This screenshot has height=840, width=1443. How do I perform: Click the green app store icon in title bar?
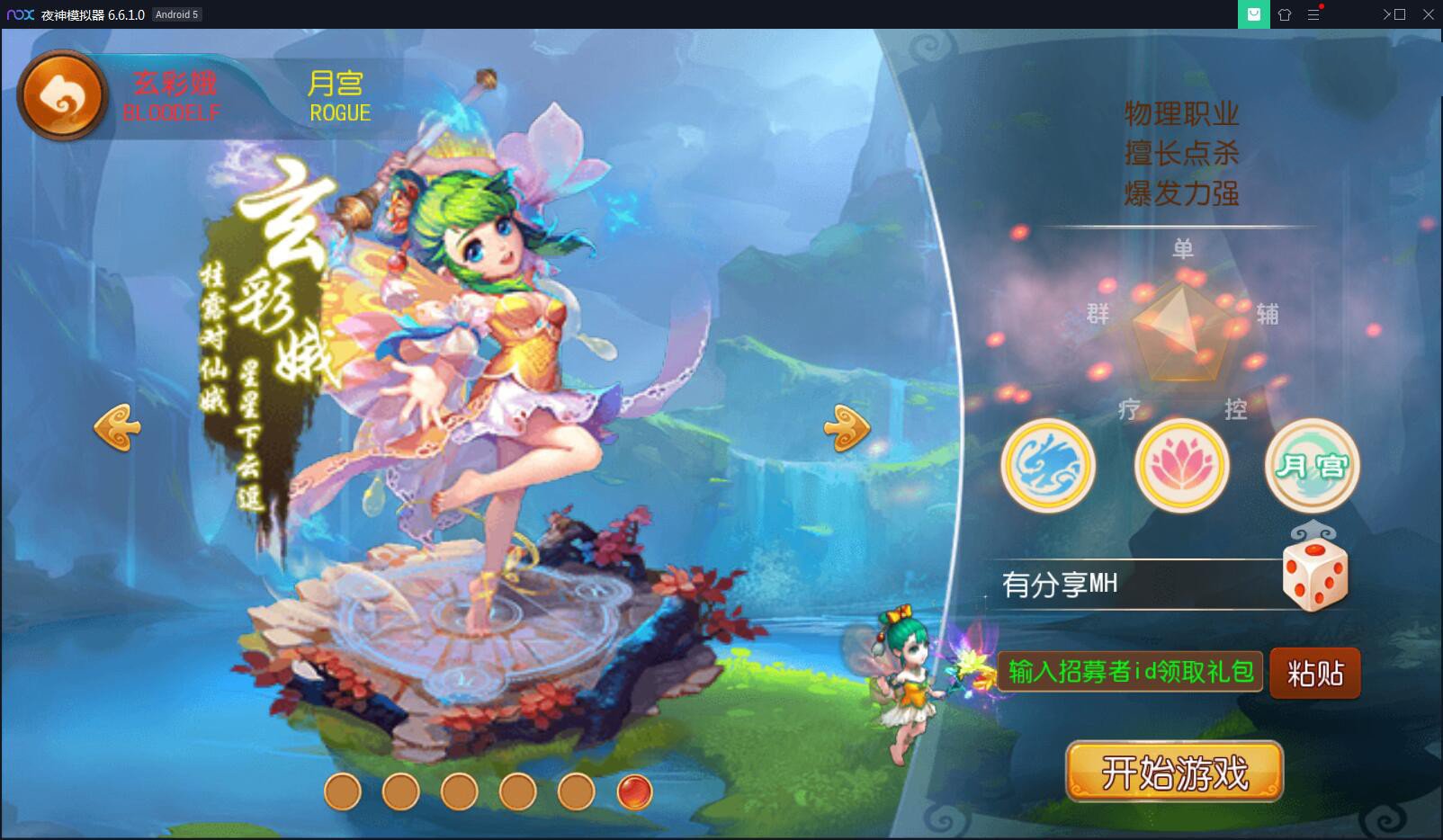pyautogui.click(x=1254, y=14)
